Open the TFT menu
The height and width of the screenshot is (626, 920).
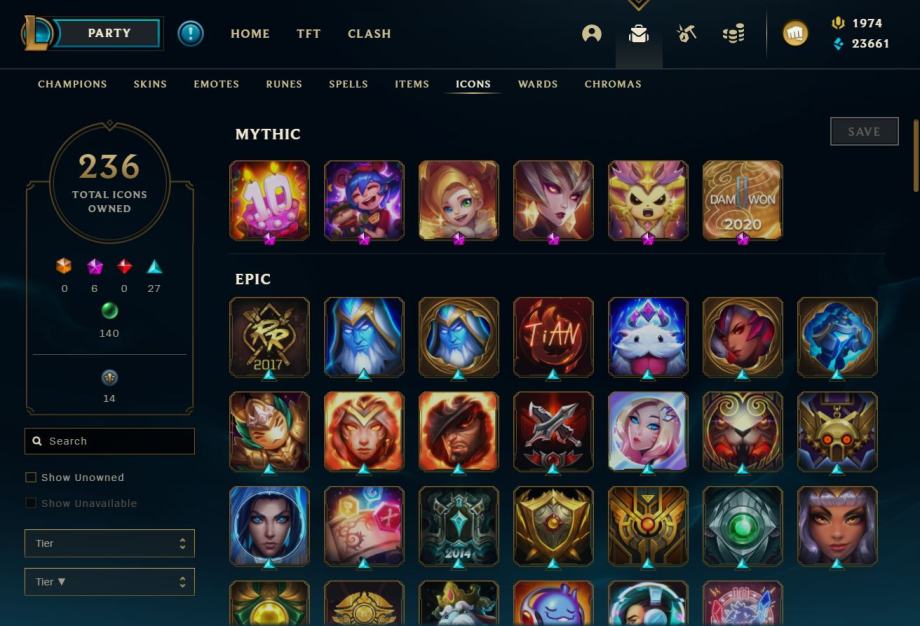tap(309, 33)
